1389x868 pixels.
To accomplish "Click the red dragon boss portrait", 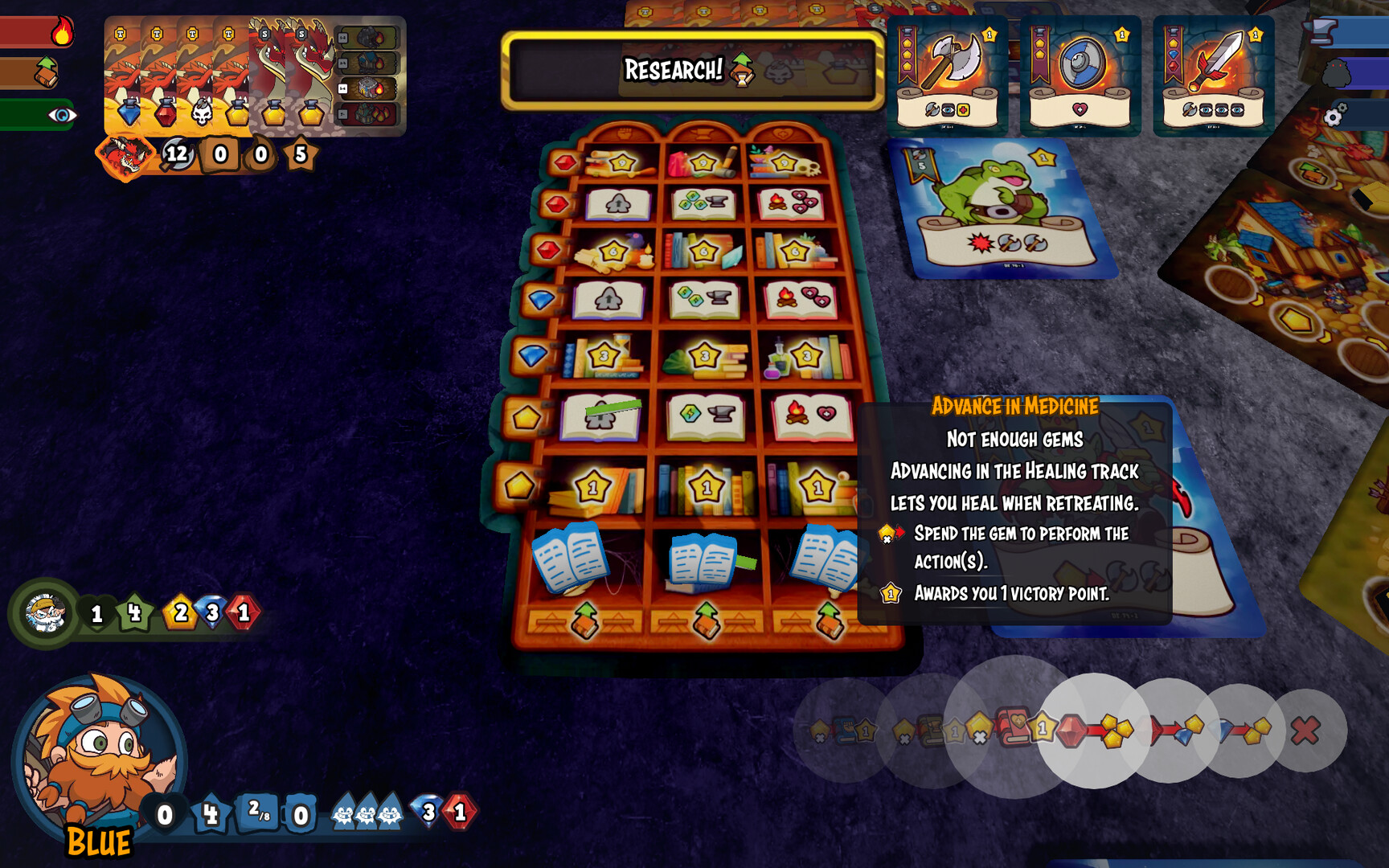I will [x=125, y=155].
